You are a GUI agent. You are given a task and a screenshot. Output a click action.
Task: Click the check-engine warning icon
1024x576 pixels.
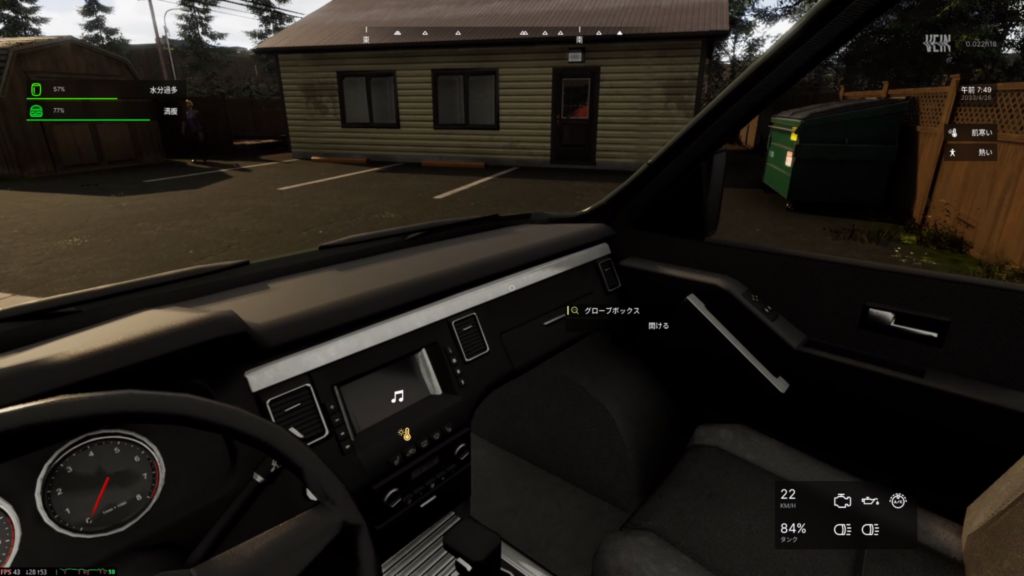[842, 500]
